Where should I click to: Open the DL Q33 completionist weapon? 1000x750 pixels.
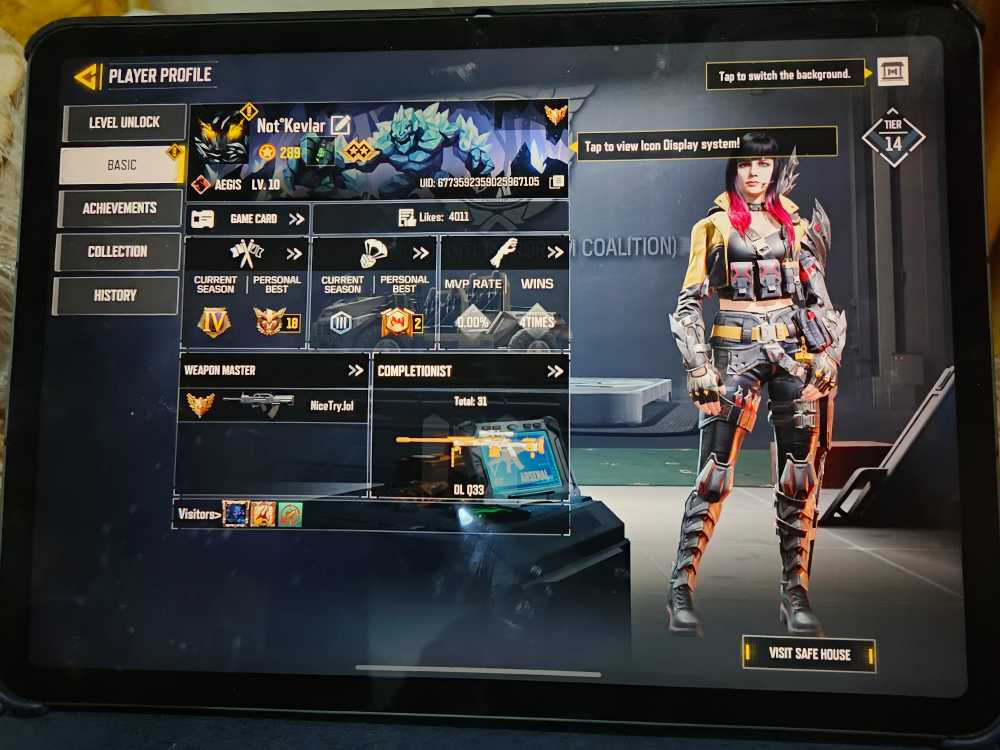[x=470, y=447]
